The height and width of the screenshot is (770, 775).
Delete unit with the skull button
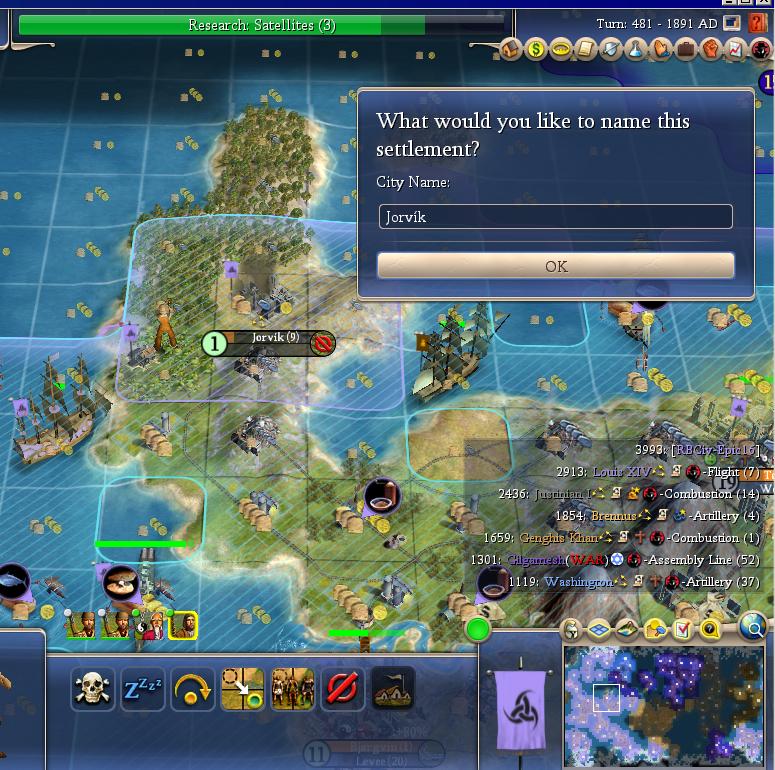[90, 688]
